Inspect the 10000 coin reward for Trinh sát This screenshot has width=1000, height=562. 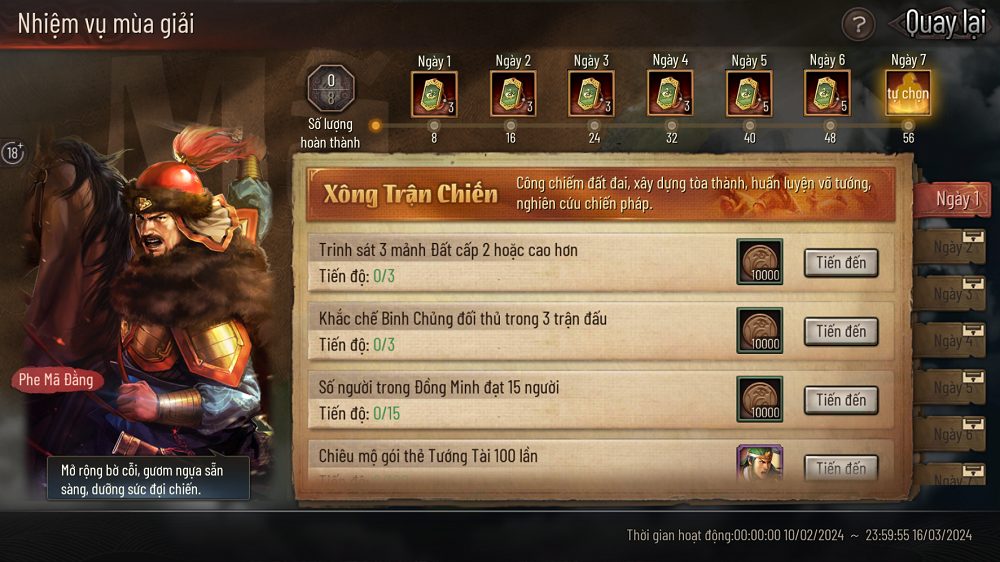(x=760, y=263)
